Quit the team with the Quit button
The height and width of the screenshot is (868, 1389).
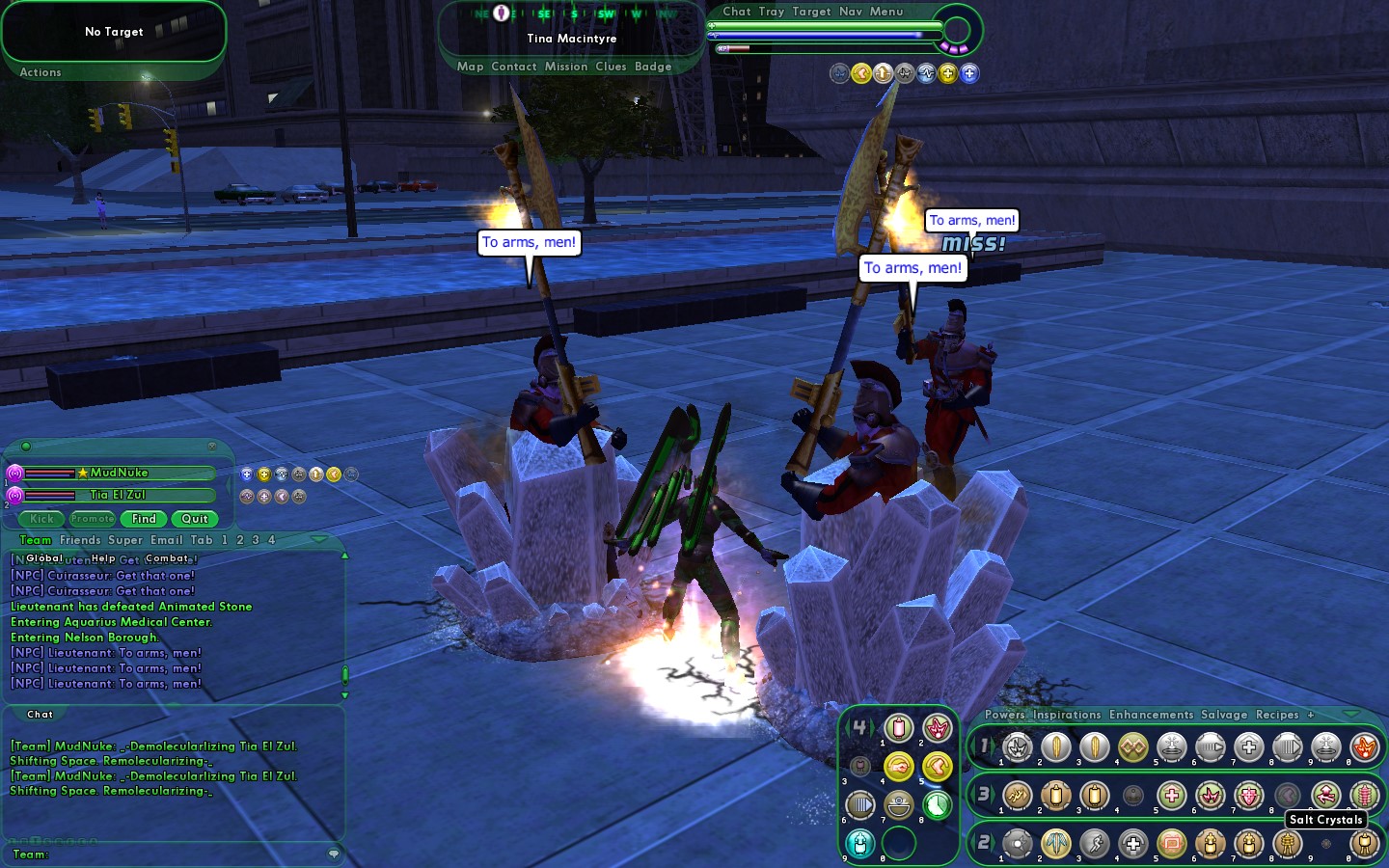coord(195,519)
